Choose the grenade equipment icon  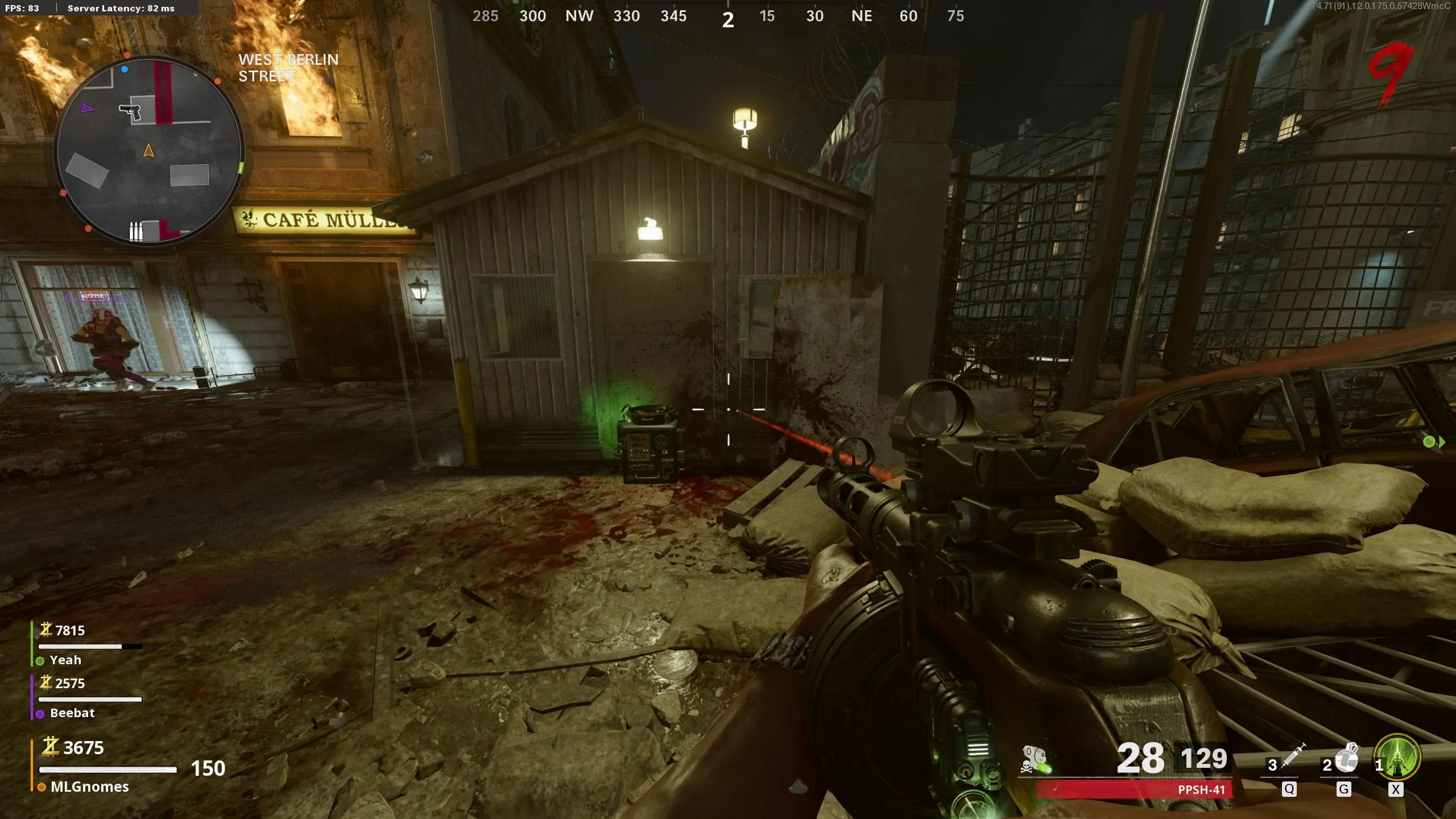pyautogui.click(x=1347, y=757)
